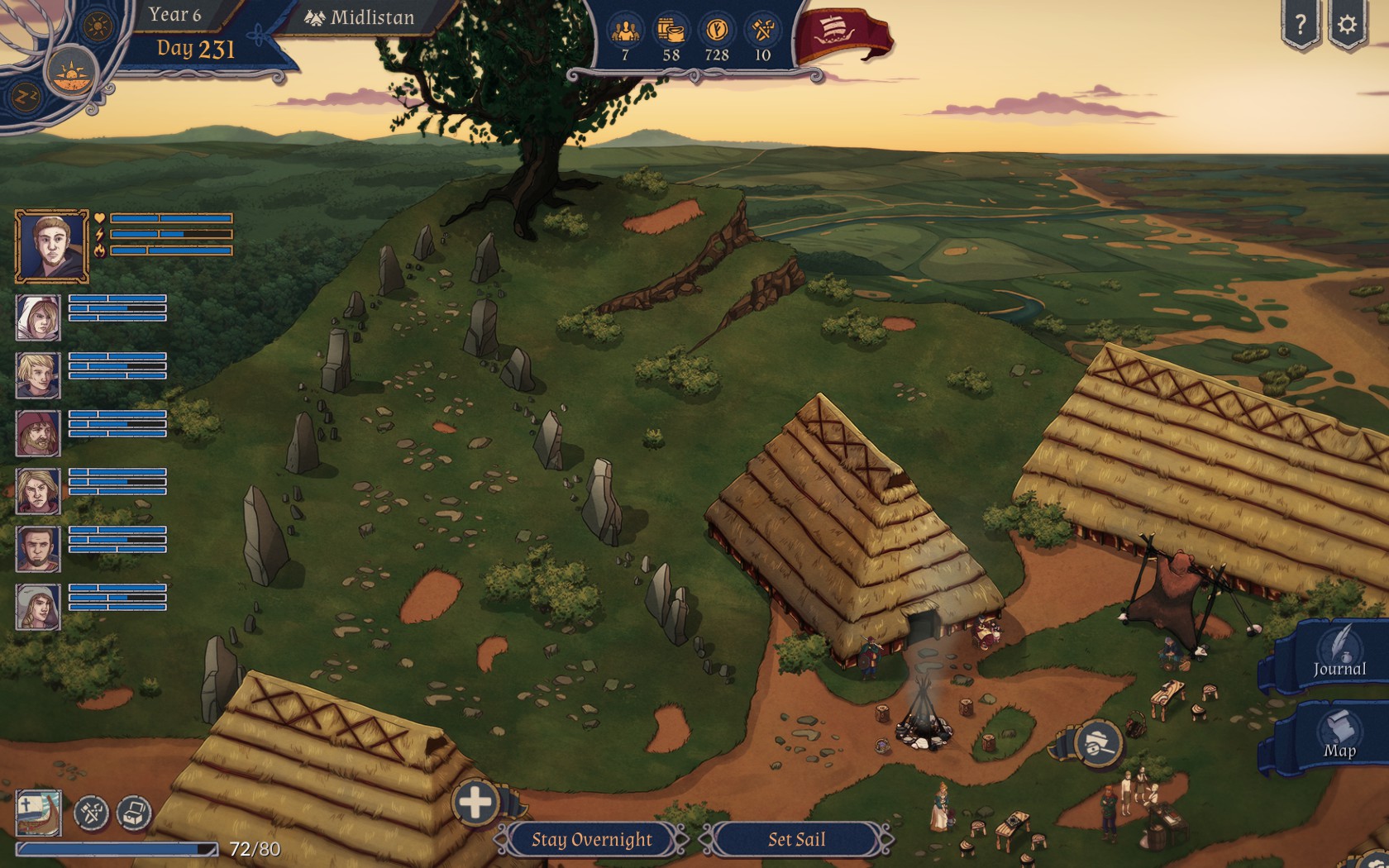Viewport: 1389px width, 868px height.
Task: Open the settings gear menu
Action: coord(1348,25)
